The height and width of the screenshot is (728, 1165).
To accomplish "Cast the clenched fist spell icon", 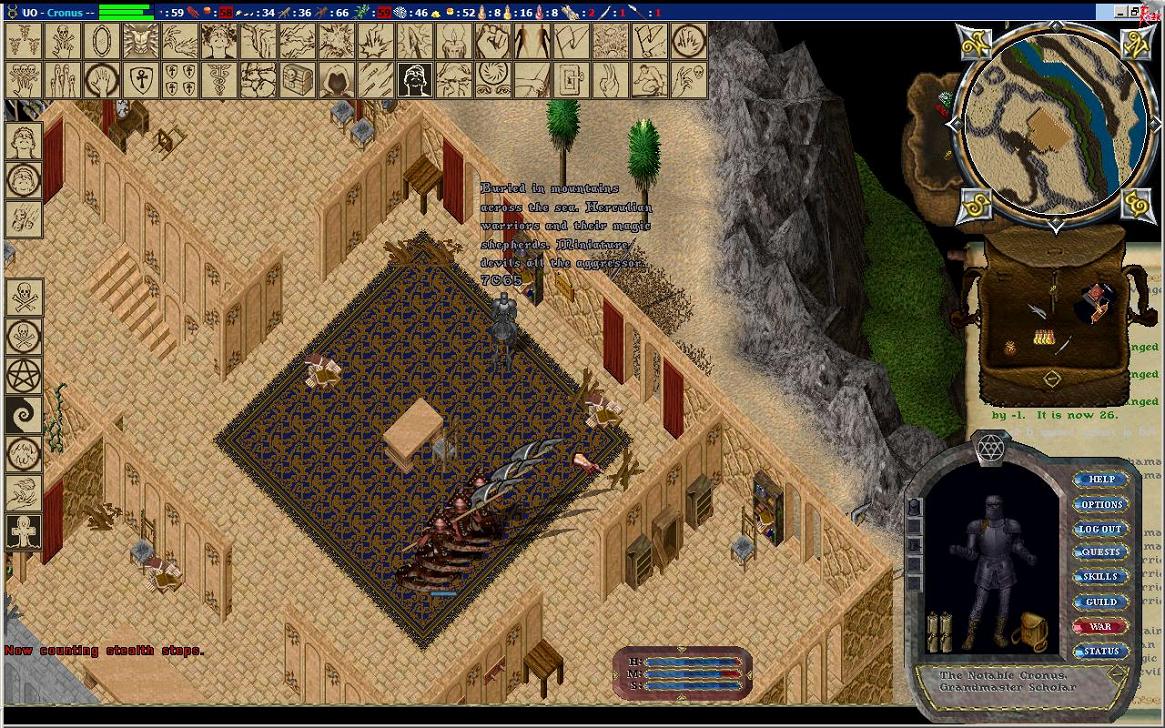I will [x=493, y=41].
